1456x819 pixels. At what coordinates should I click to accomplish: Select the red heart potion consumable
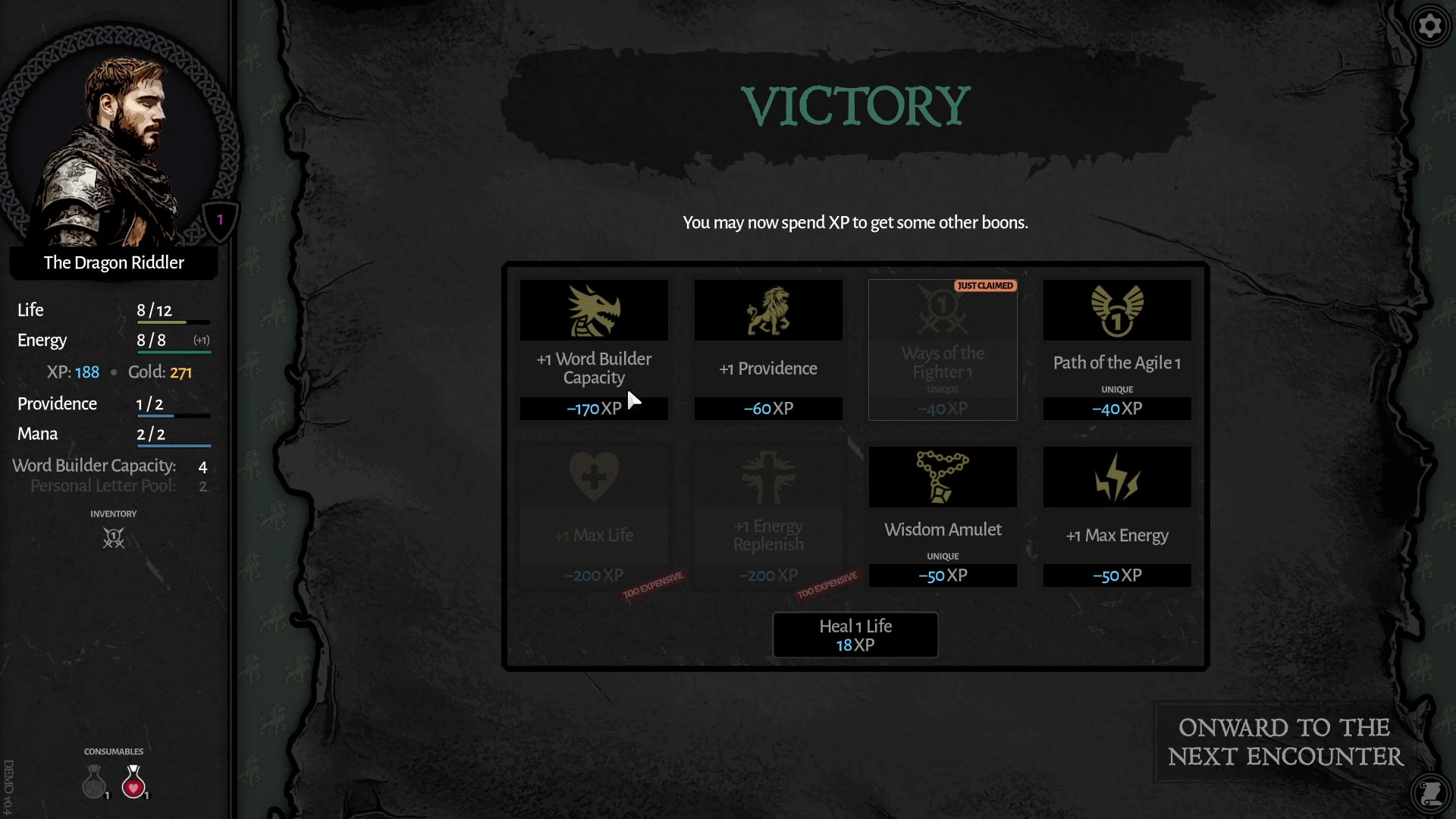coord(133,783)
